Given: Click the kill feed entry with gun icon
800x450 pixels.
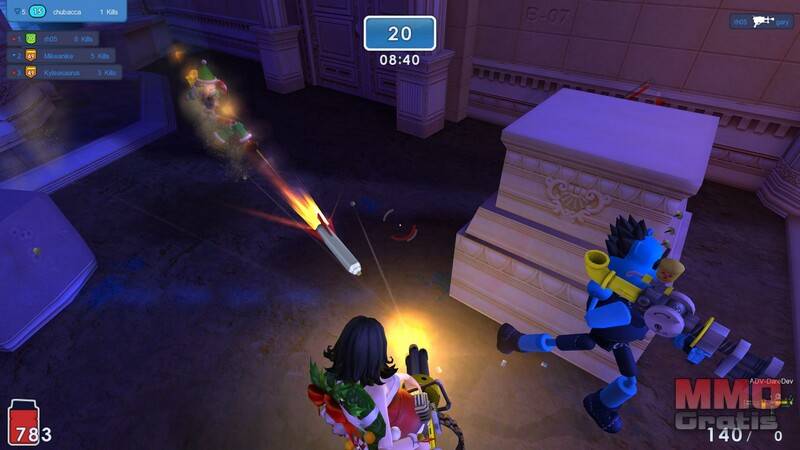Looking at the screenshot, I should point(760,21).
